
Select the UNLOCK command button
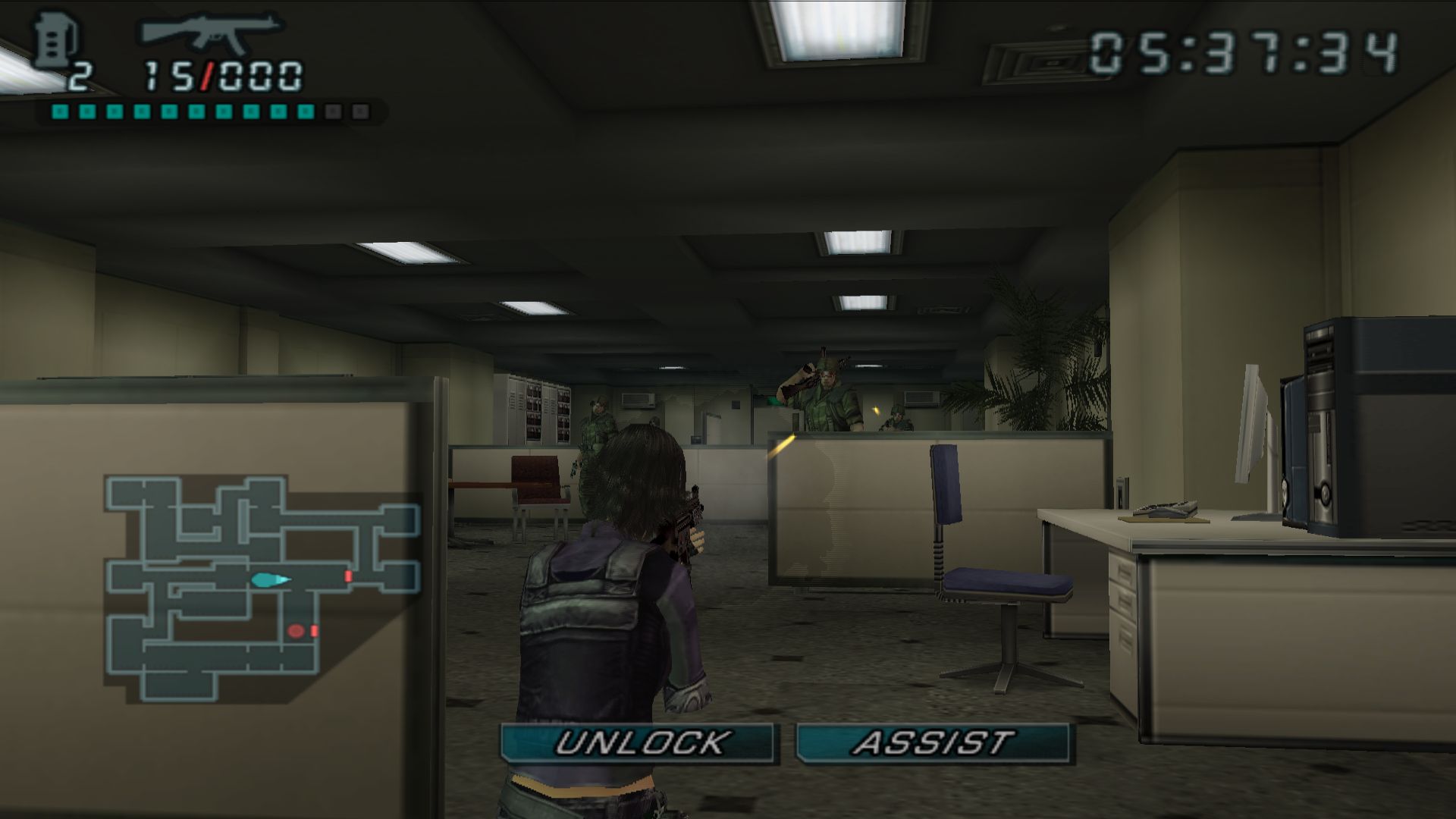click(x=639, y=743)
